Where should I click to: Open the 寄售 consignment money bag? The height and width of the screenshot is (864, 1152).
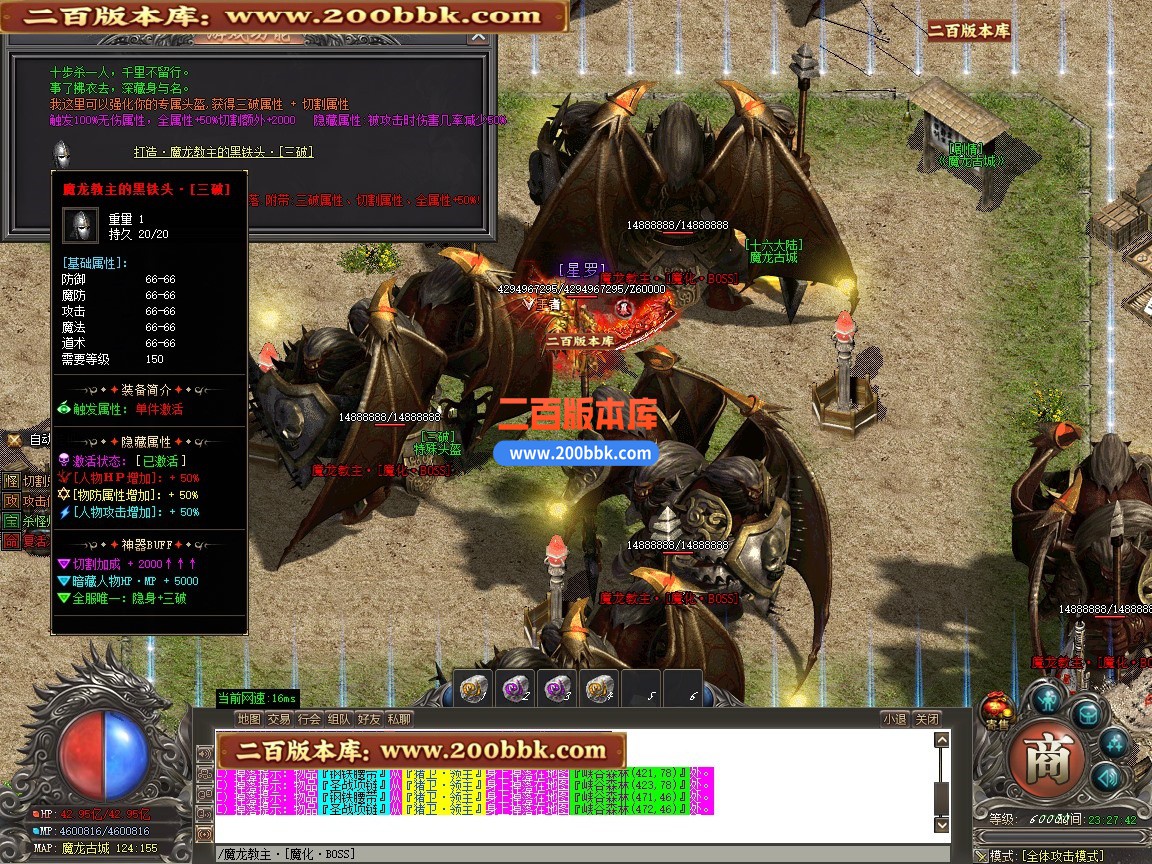996,707
